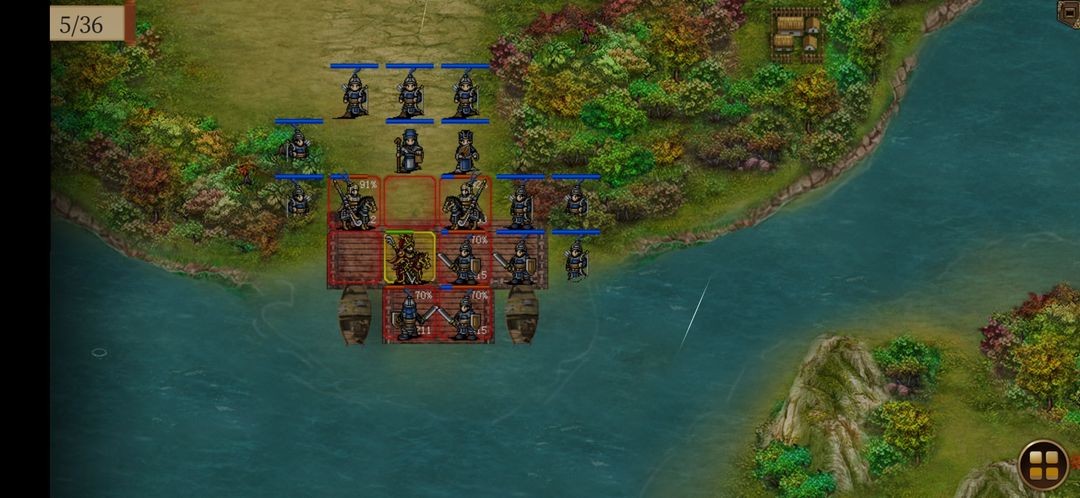Viewport: 1080px width, 498px height.
Task: Attack the enemy cavalry showing 91%
Action: pos(354,203)
